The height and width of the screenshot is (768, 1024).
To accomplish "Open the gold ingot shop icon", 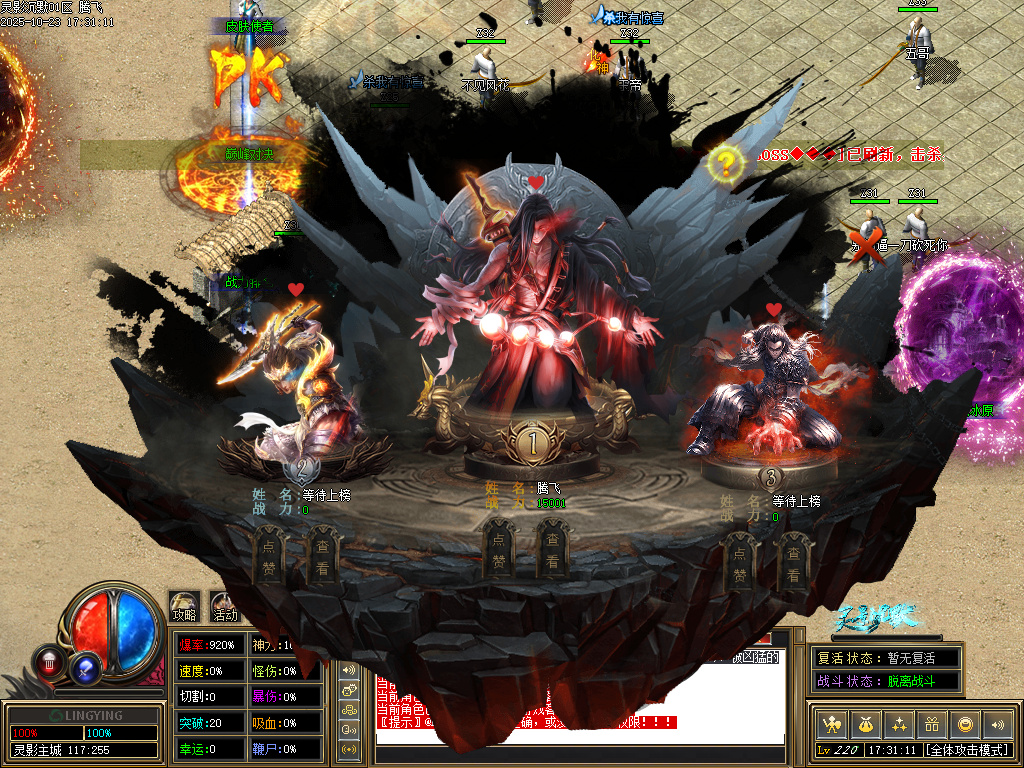I will (965, 724).
